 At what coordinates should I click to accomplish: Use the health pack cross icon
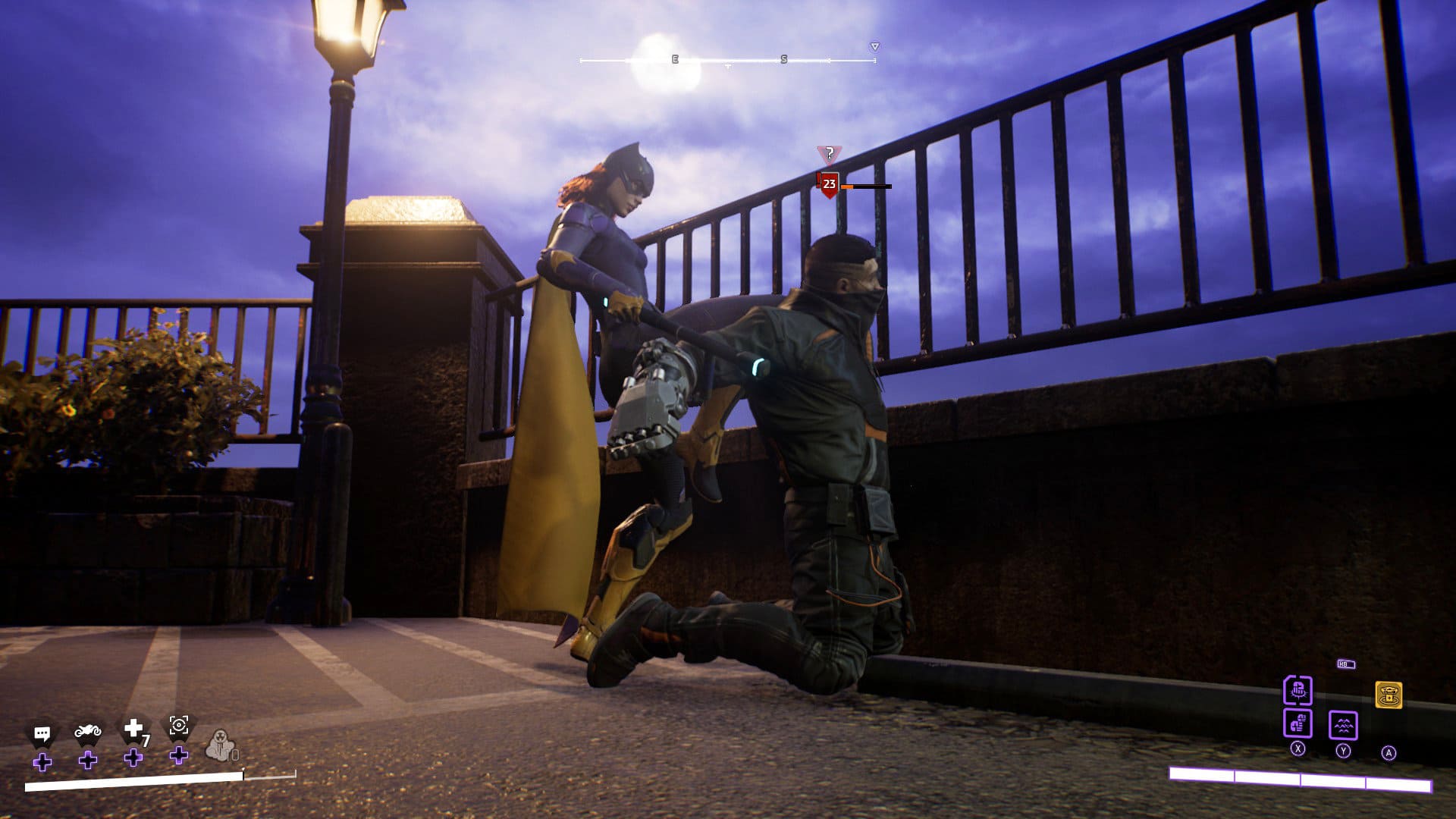(x=133, y=729)
